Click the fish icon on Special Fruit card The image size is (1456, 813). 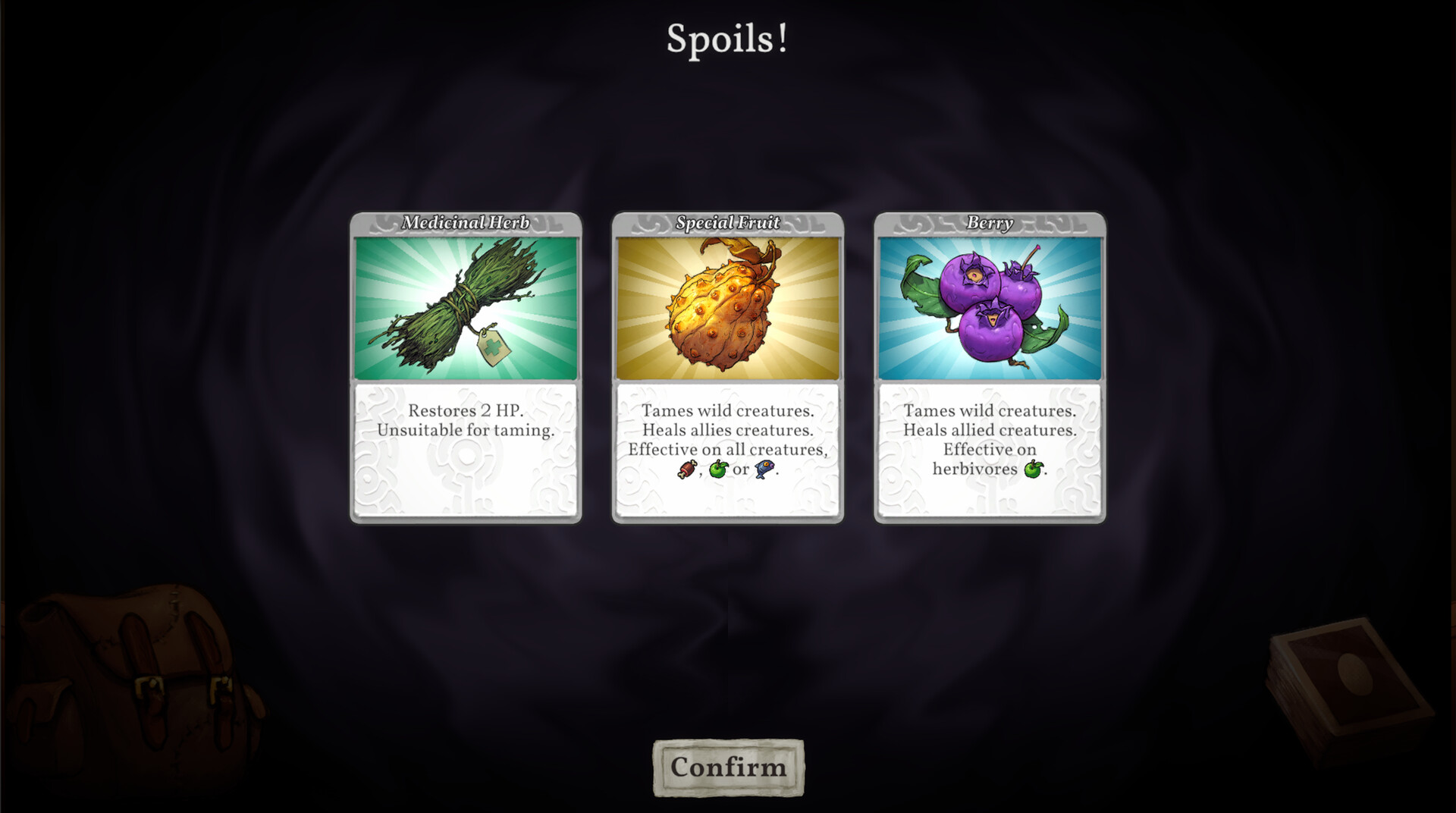pyautogui.click(x=764, y=469)
